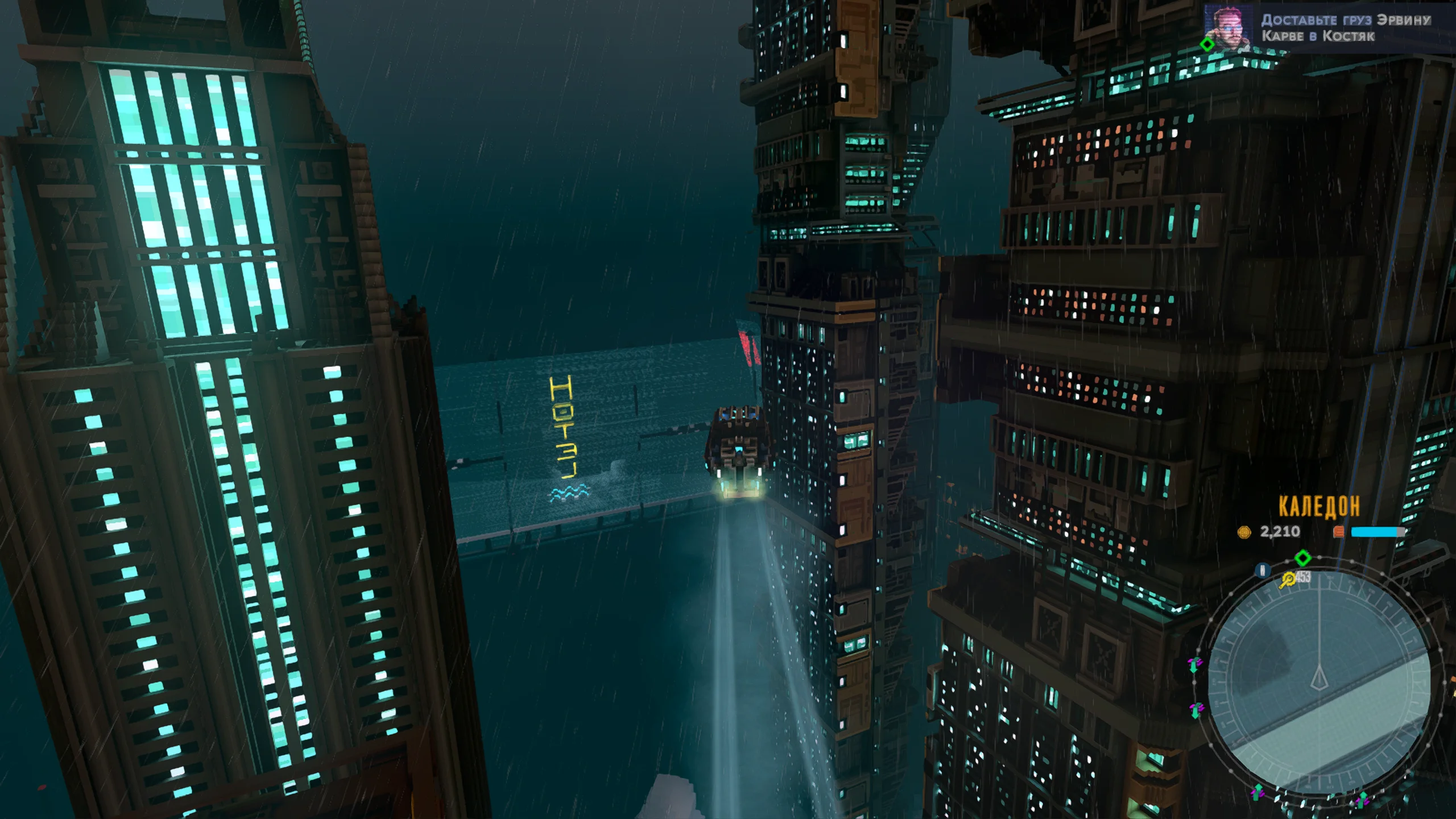Click the orange fuel canister icon
The image size is (1456, 819).
pyautogui.click(x=1339, y=532)
